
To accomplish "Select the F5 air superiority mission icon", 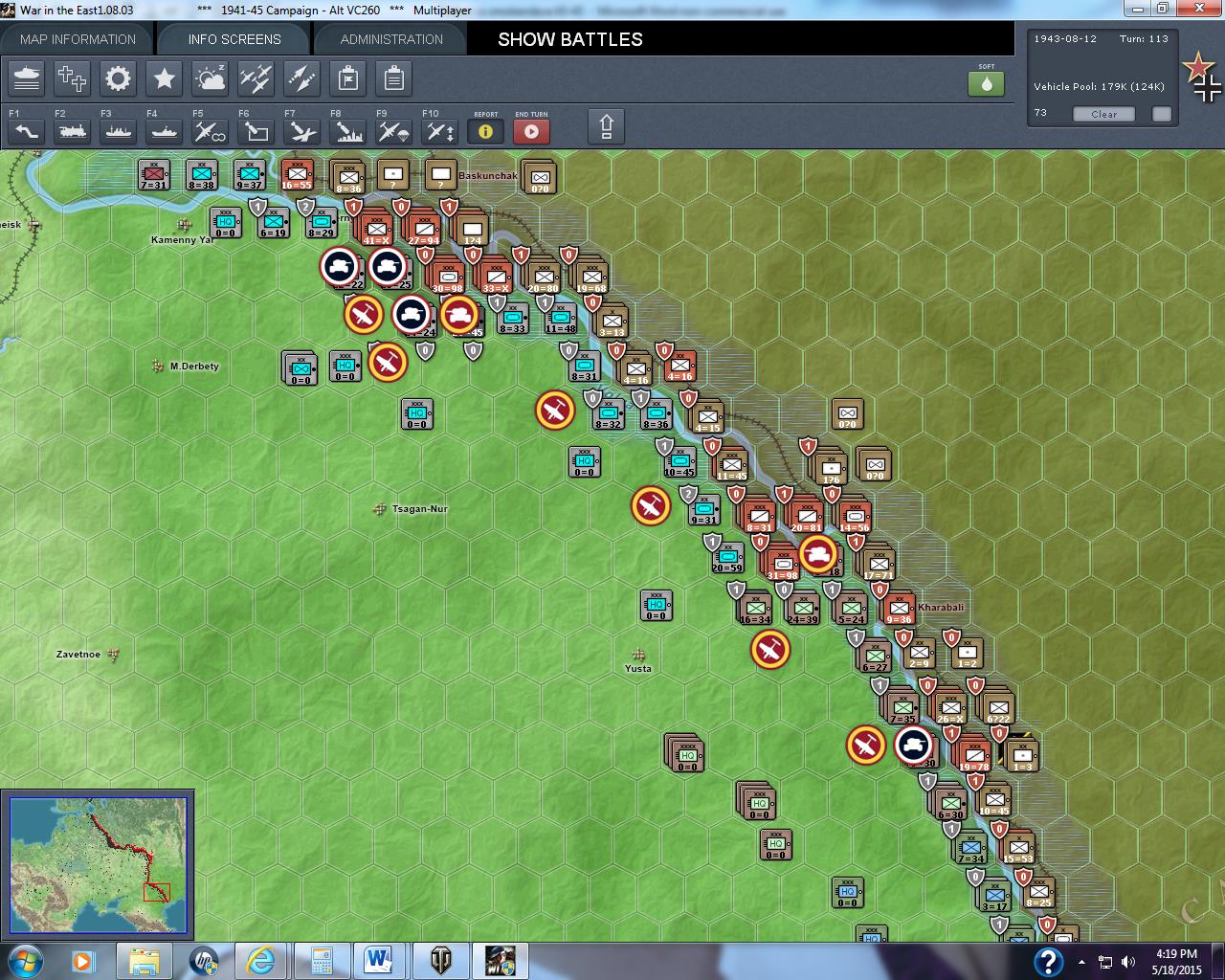I will [x=209, y=131].
